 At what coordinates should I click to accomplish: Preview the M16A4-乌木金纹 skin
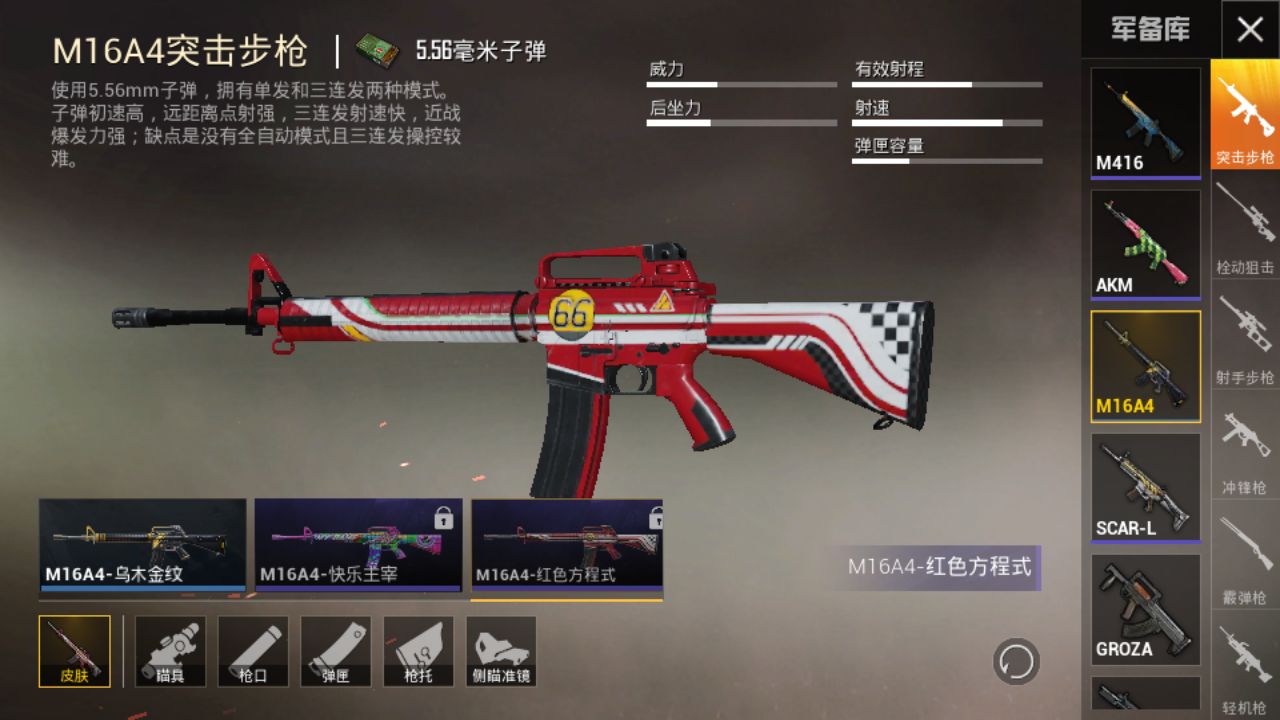[x=142, y=544]
